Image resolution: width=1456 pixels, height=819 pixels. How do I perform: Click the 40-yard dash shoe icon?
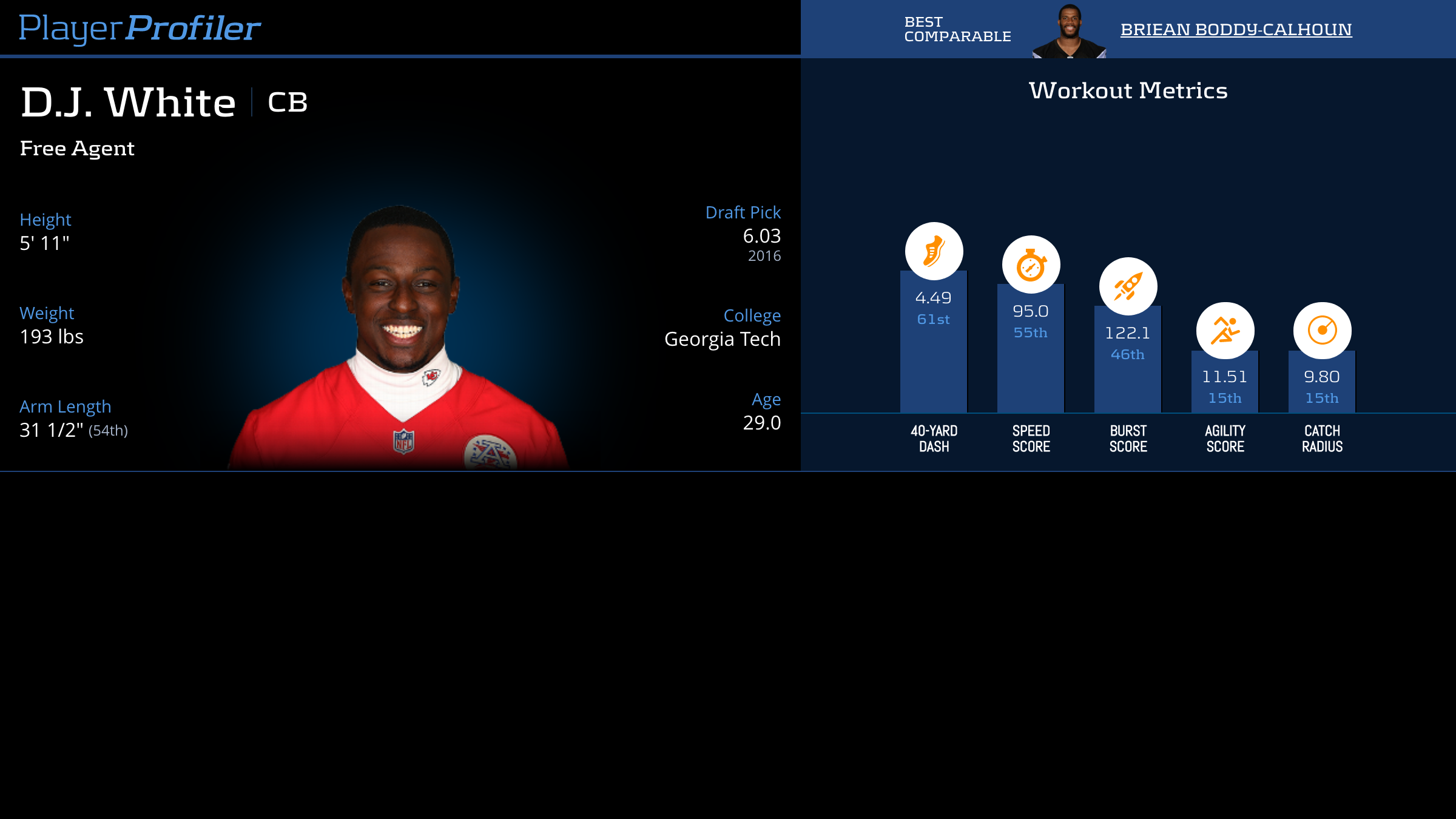[934, 251]
